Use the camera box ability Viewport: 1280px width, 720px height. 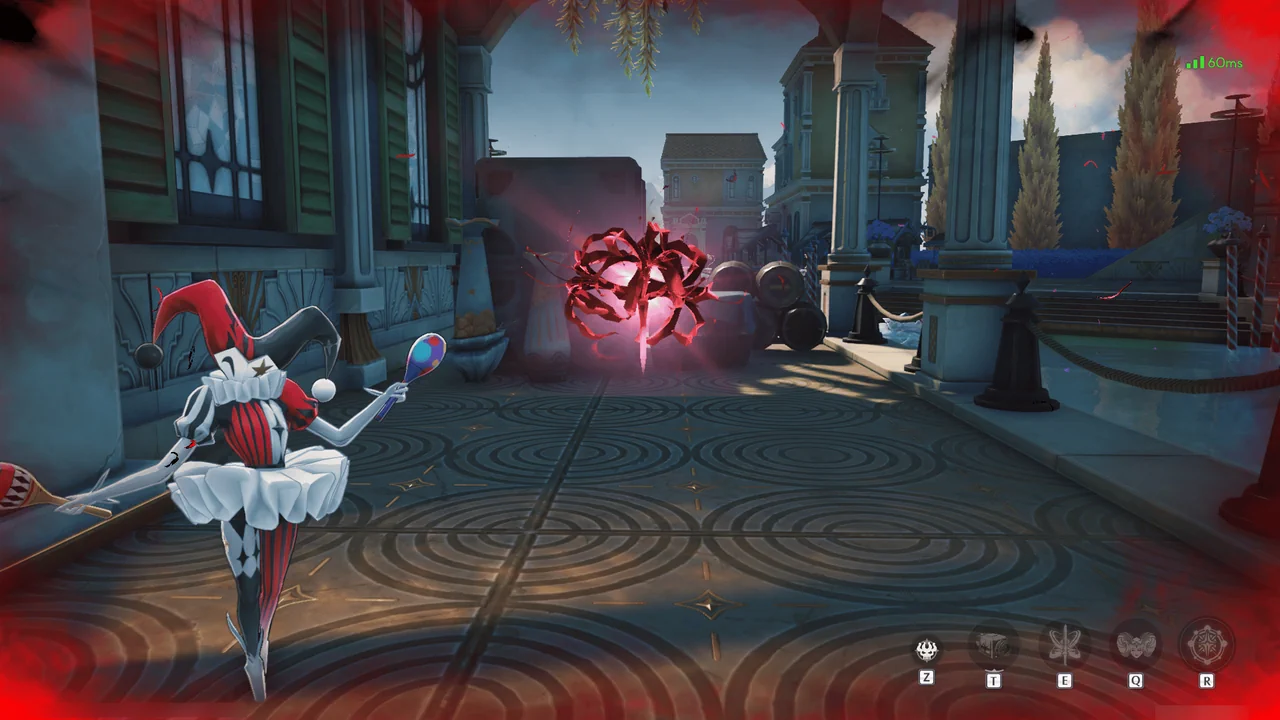pos(994,646)
